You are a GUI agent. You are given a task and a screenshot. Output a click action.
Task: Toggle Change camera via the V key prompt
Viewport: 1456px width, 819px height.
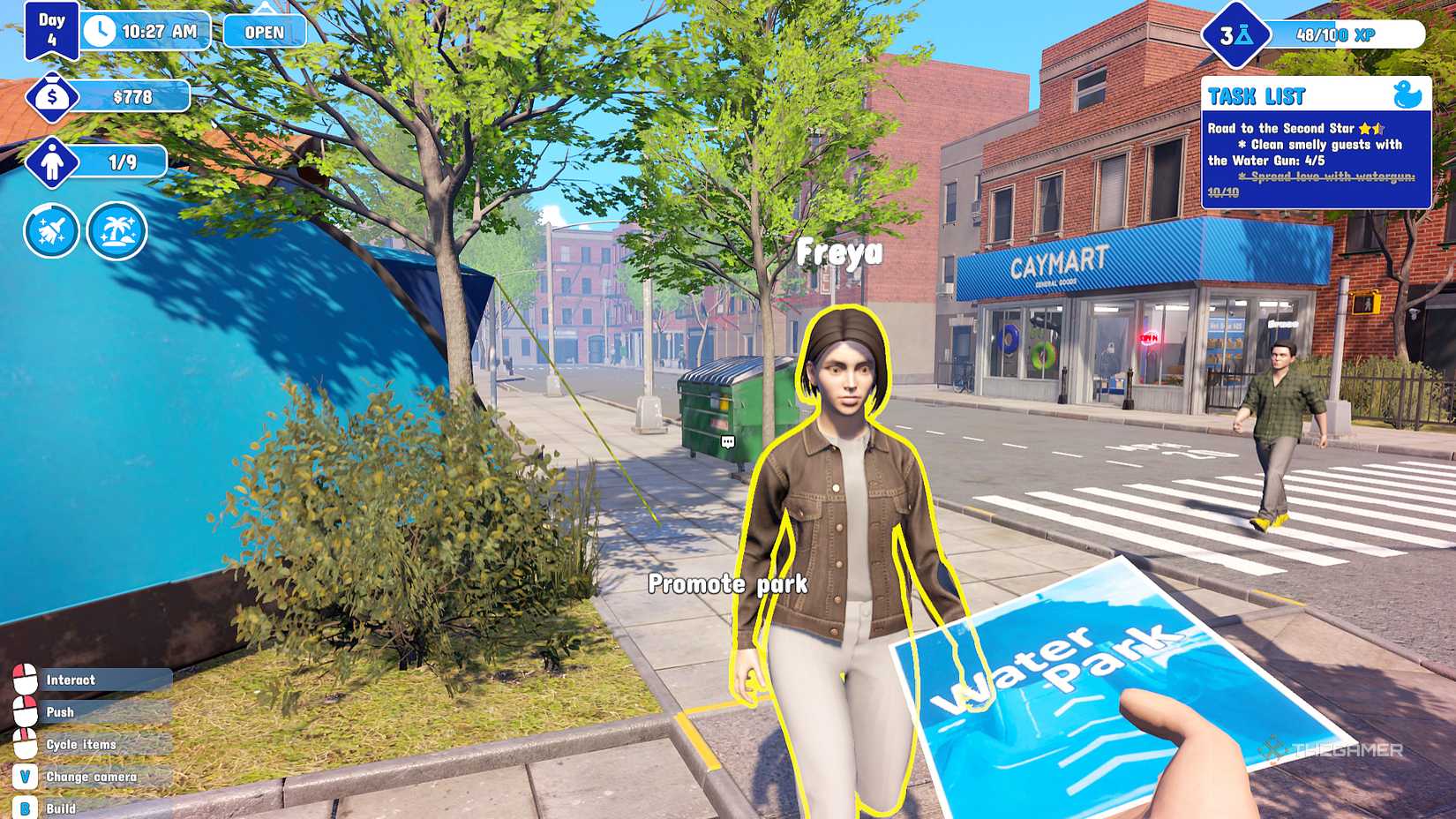pyautogui.click(x=26, y=777)
